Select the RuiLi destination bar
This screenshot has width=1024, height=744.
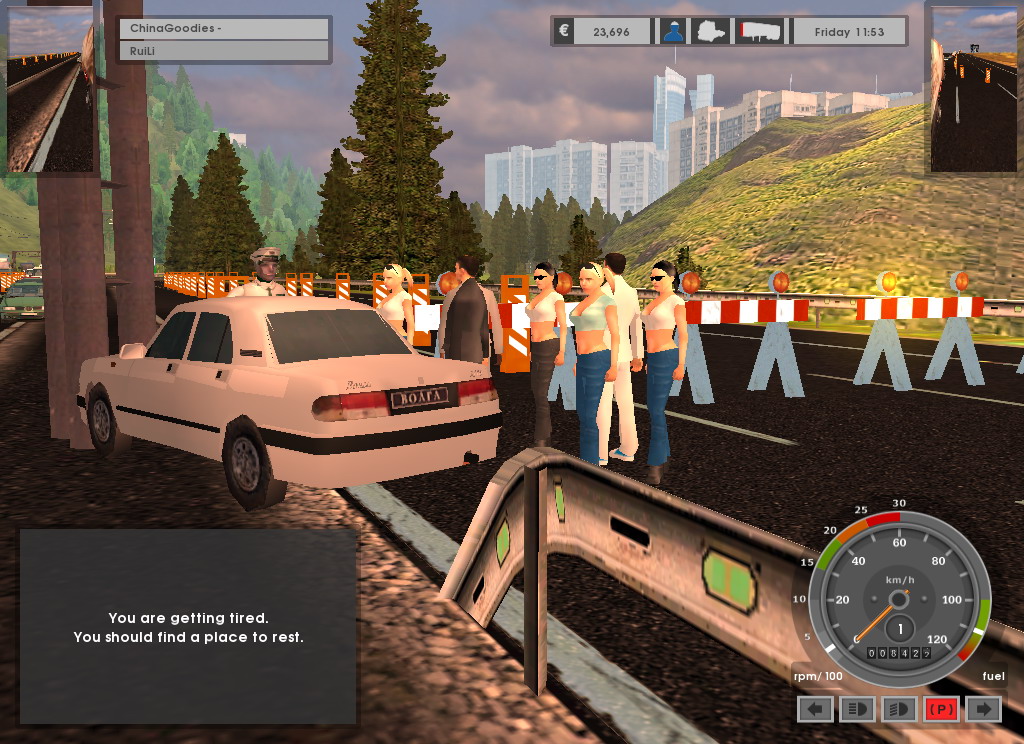pyautogui.click(x=224, y=51)
